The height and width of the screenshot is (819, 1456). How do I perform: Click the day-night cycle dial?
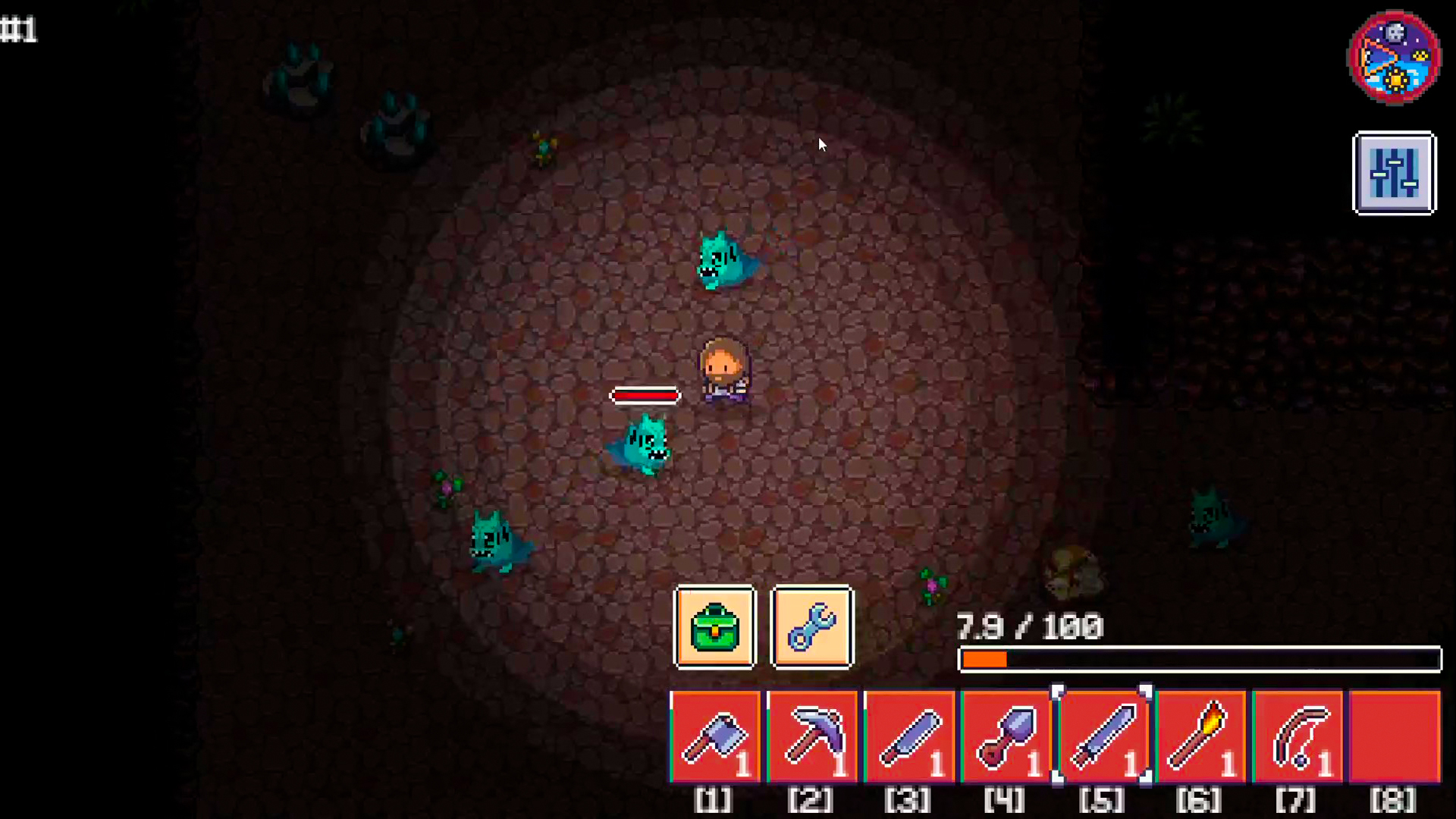[x=1394, y=57]
